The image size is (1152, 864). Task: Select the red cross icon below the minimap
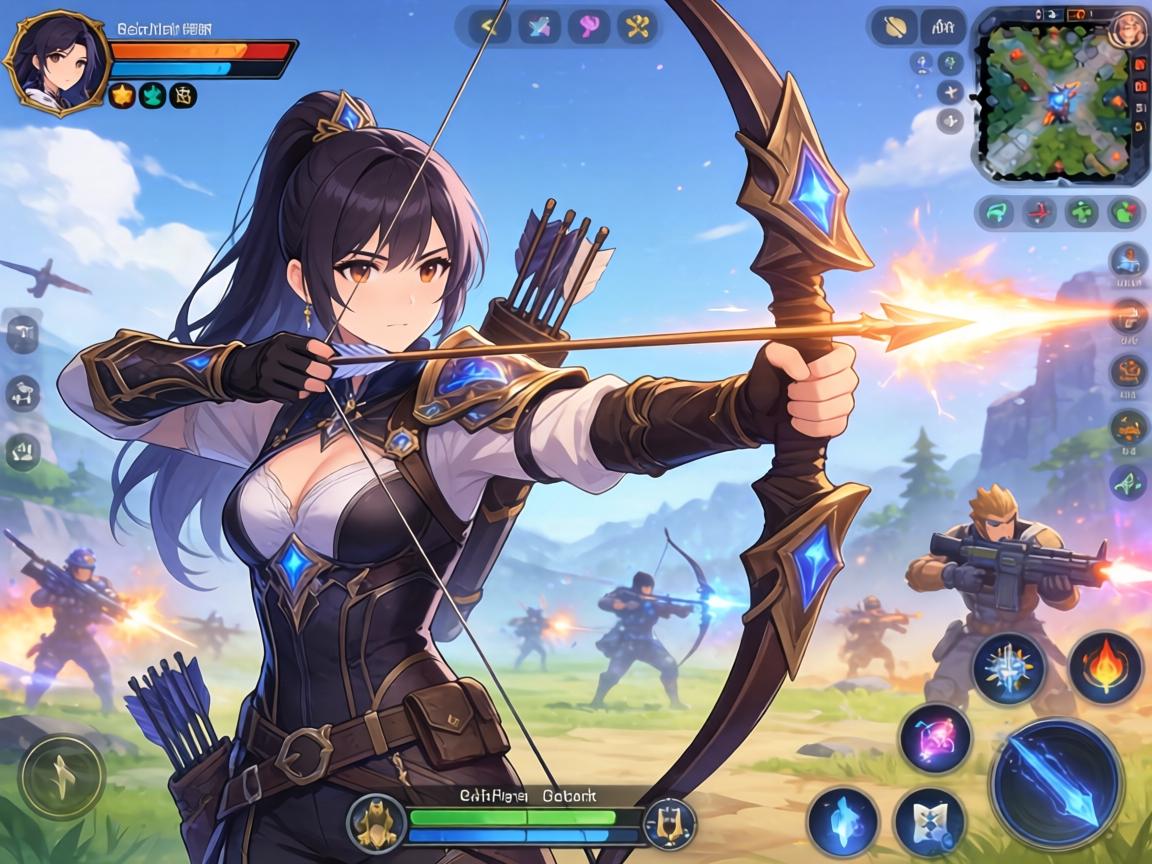1040,212
